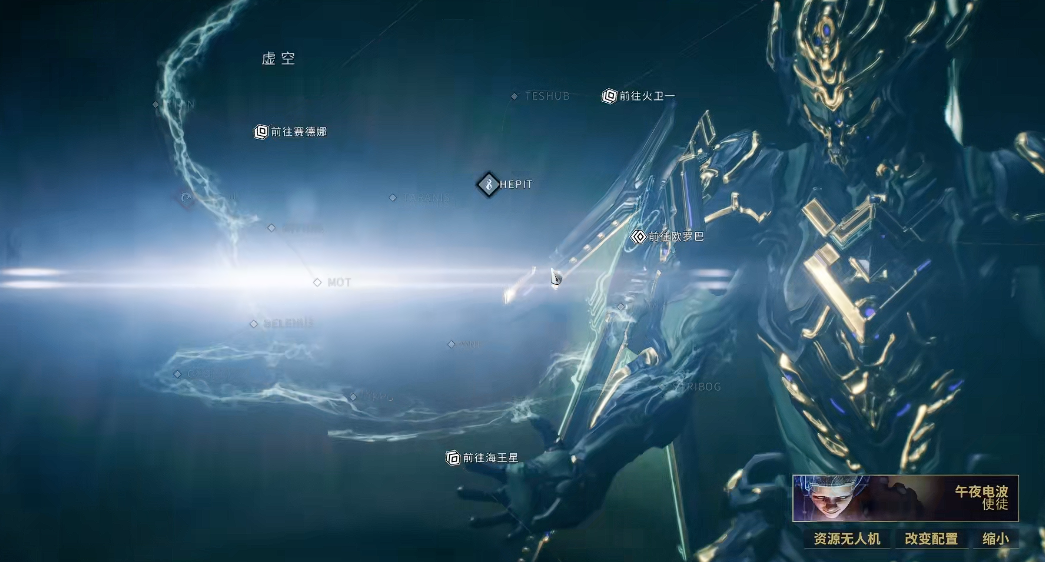Travel to 前往海王星 junction
Image resolution: width=1045 pixels, height=562 pixels.
[453, 458]
